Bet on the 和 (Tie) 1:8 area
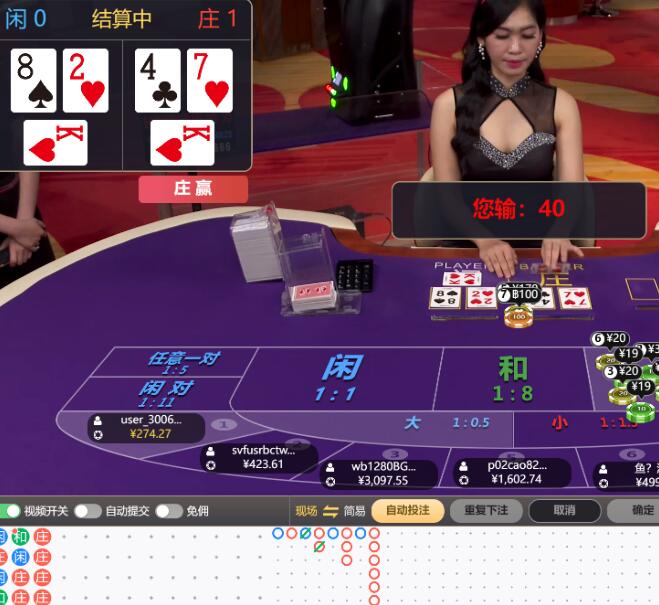The height and width of the screenshot is (605, 659). [x=512, y=378]
